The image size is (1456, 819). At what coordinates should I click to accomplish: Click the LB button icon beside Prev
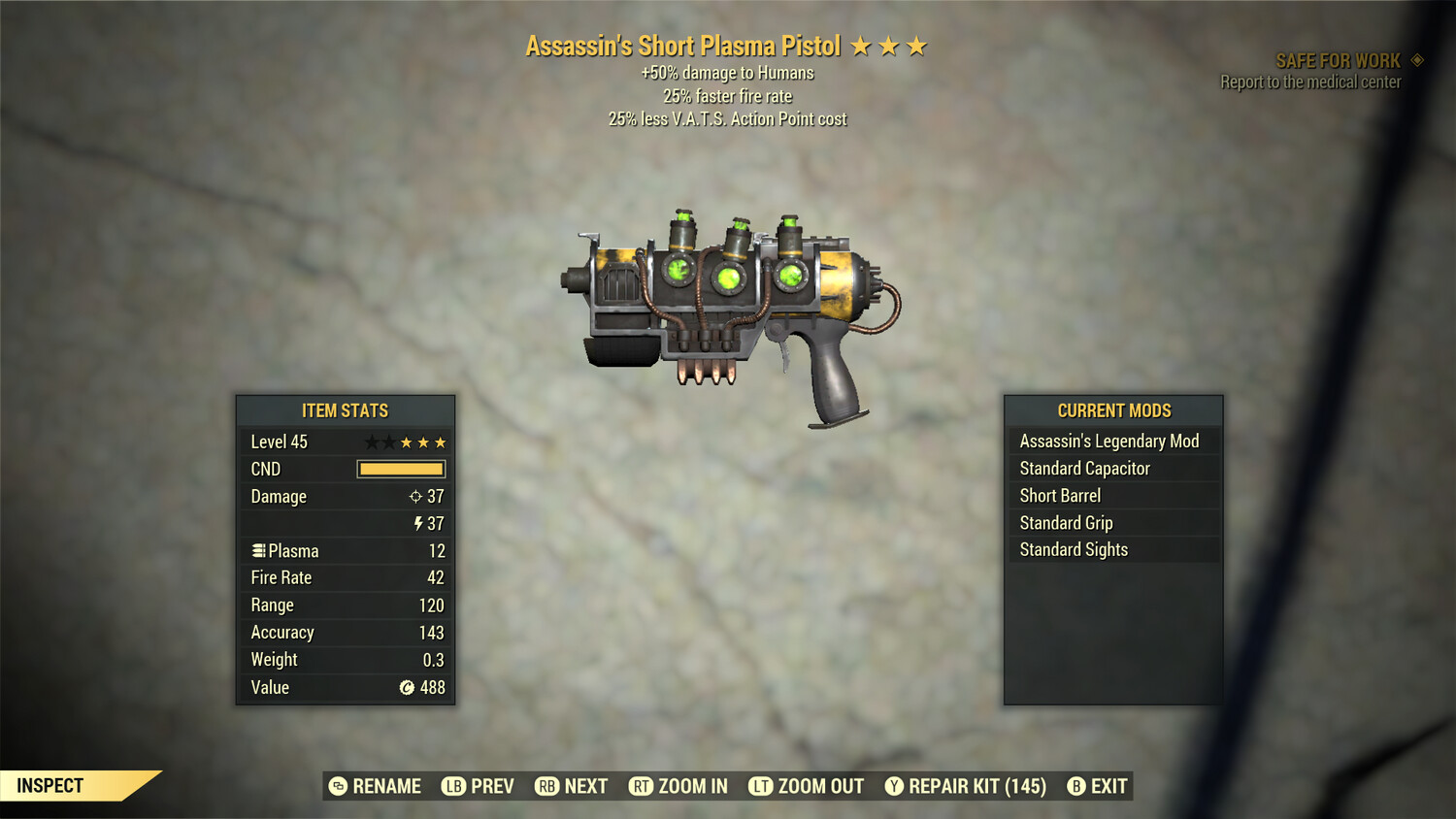(451, 786)
